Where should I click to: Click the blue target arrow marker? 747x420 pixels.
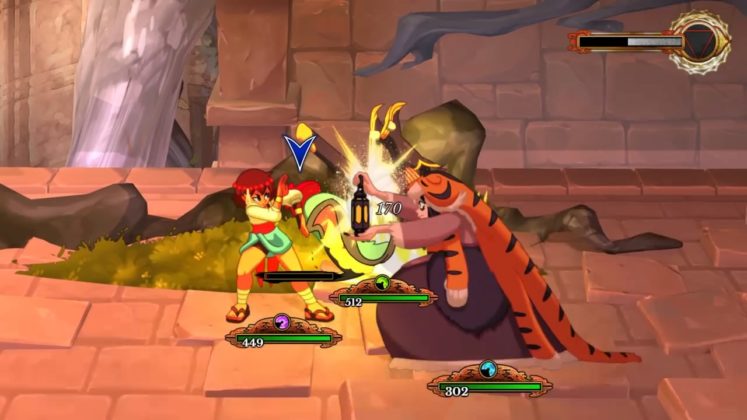[298, 152]
